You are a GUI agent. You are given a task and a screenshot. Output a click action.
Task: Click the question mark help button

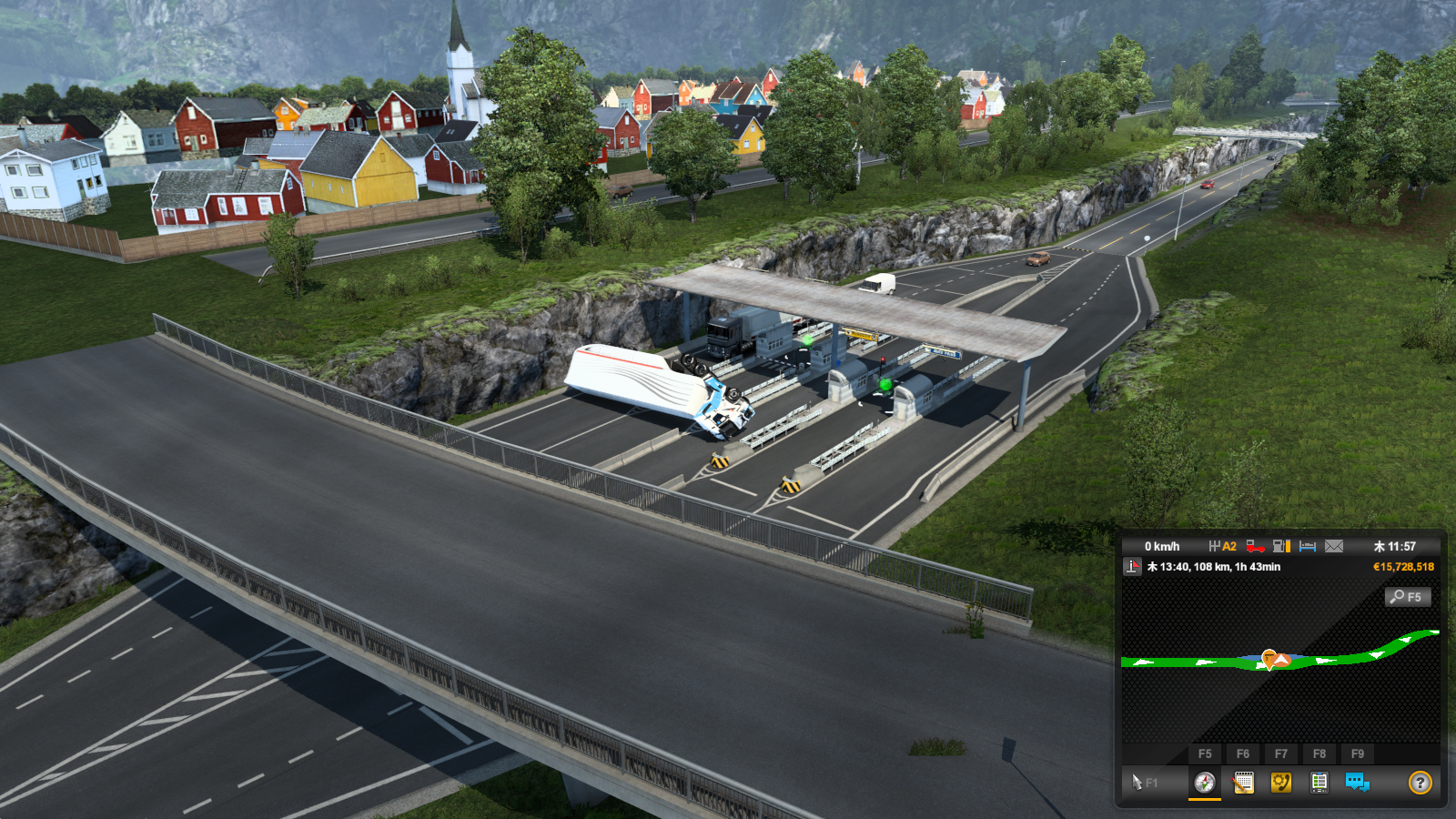(x=1420, y=783)
